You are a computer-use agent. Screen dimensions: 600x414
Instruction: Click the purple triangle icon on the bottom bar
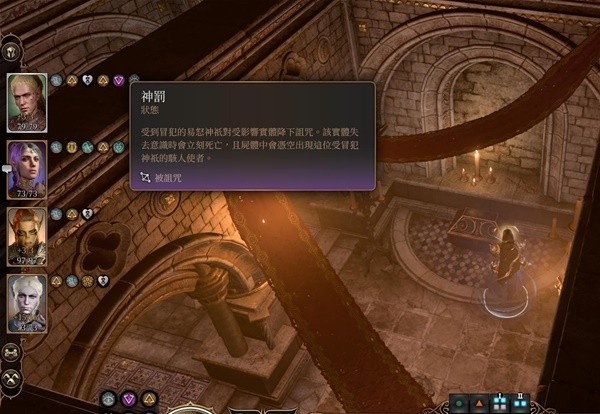(129, 400)
